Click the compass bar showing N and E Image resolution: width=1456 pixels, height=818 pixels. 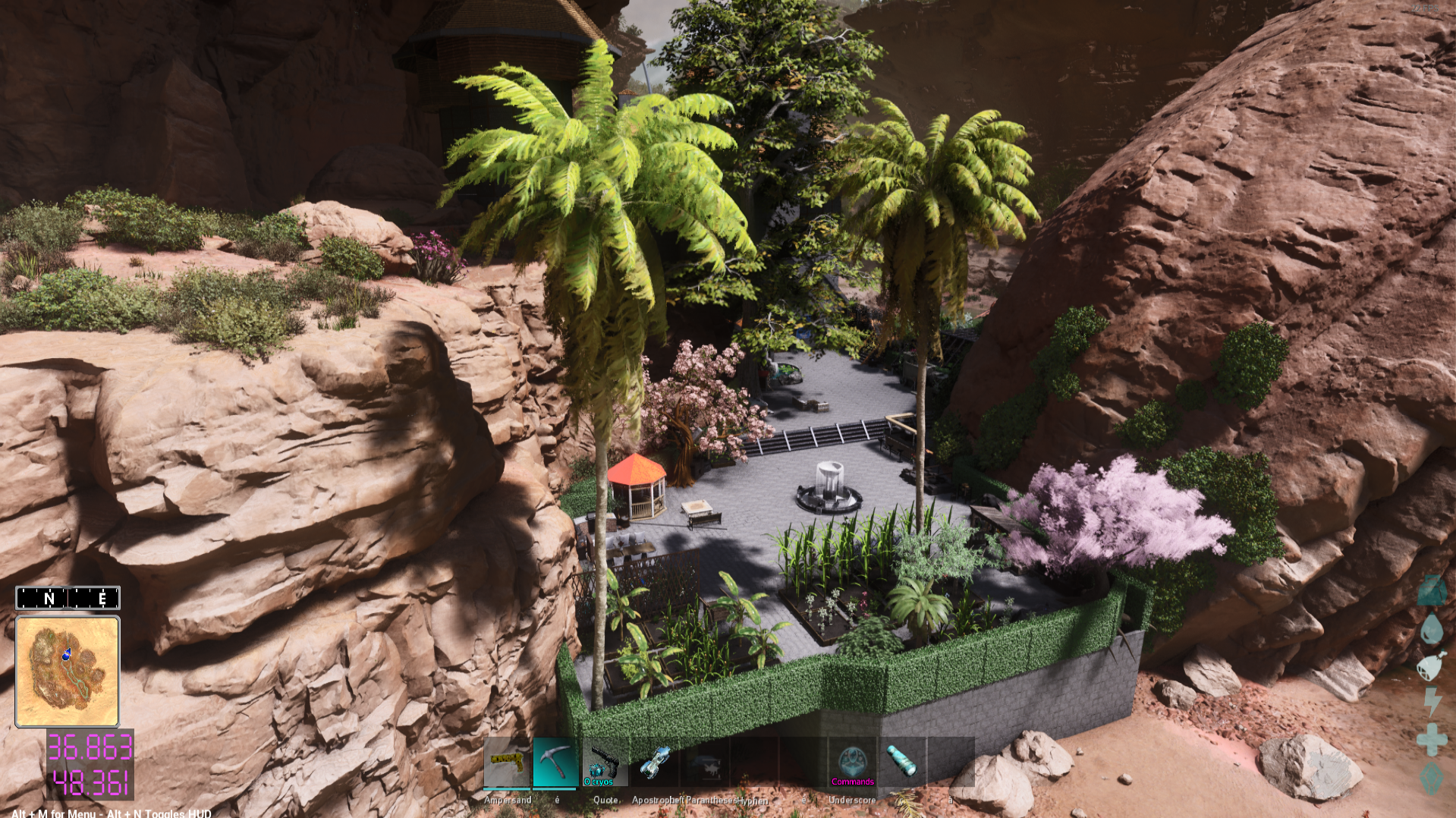pos(68,598)
